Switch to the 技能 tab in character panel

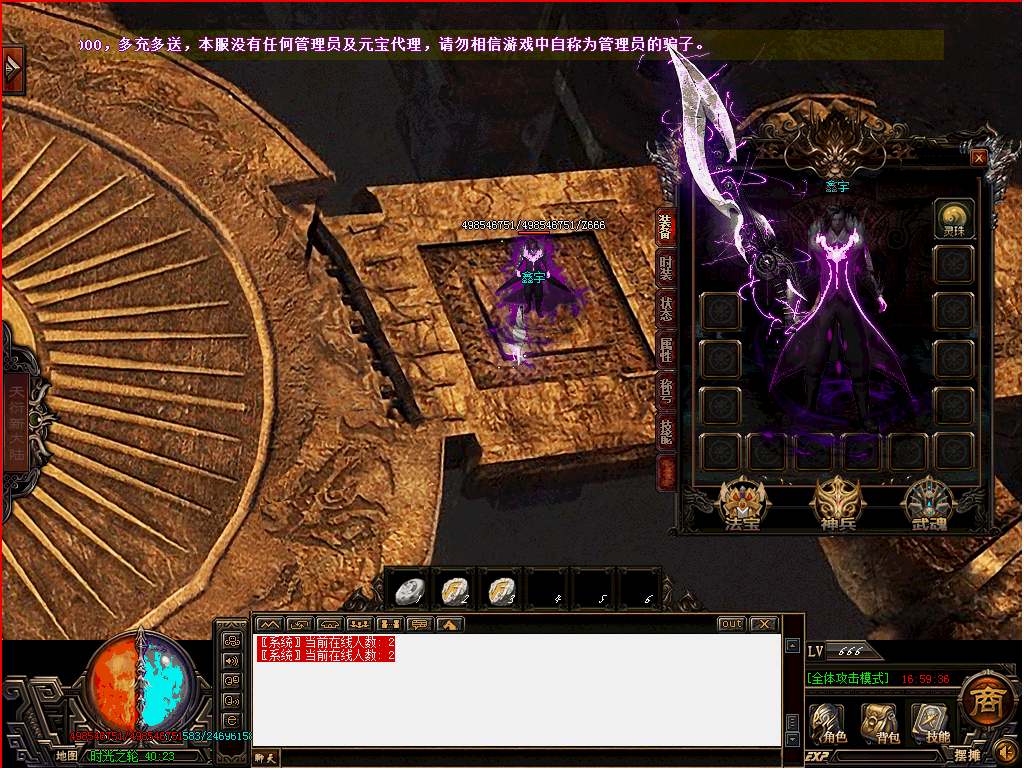666,432
